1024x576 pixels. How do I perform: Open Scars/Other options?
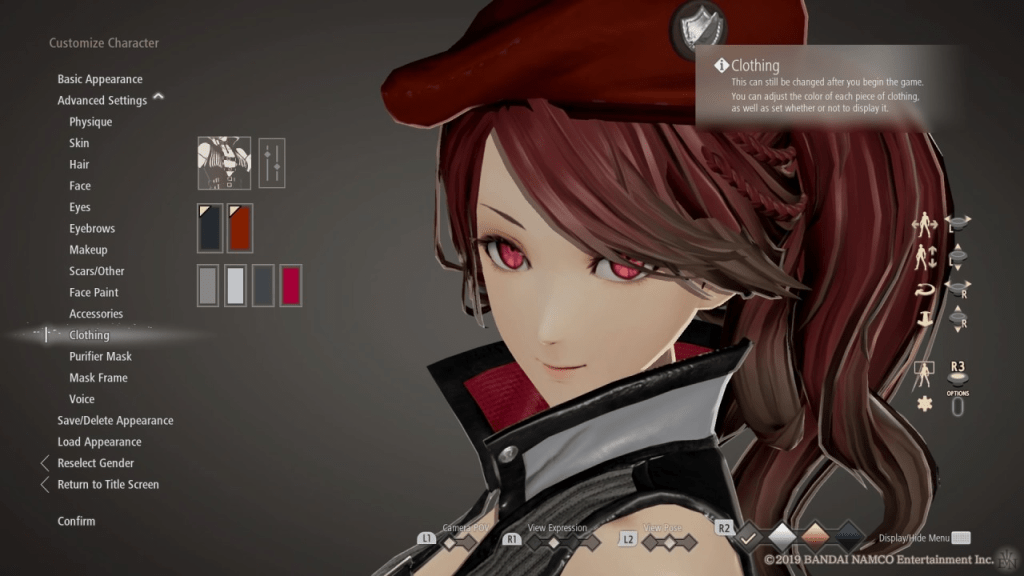click(97, 271)
